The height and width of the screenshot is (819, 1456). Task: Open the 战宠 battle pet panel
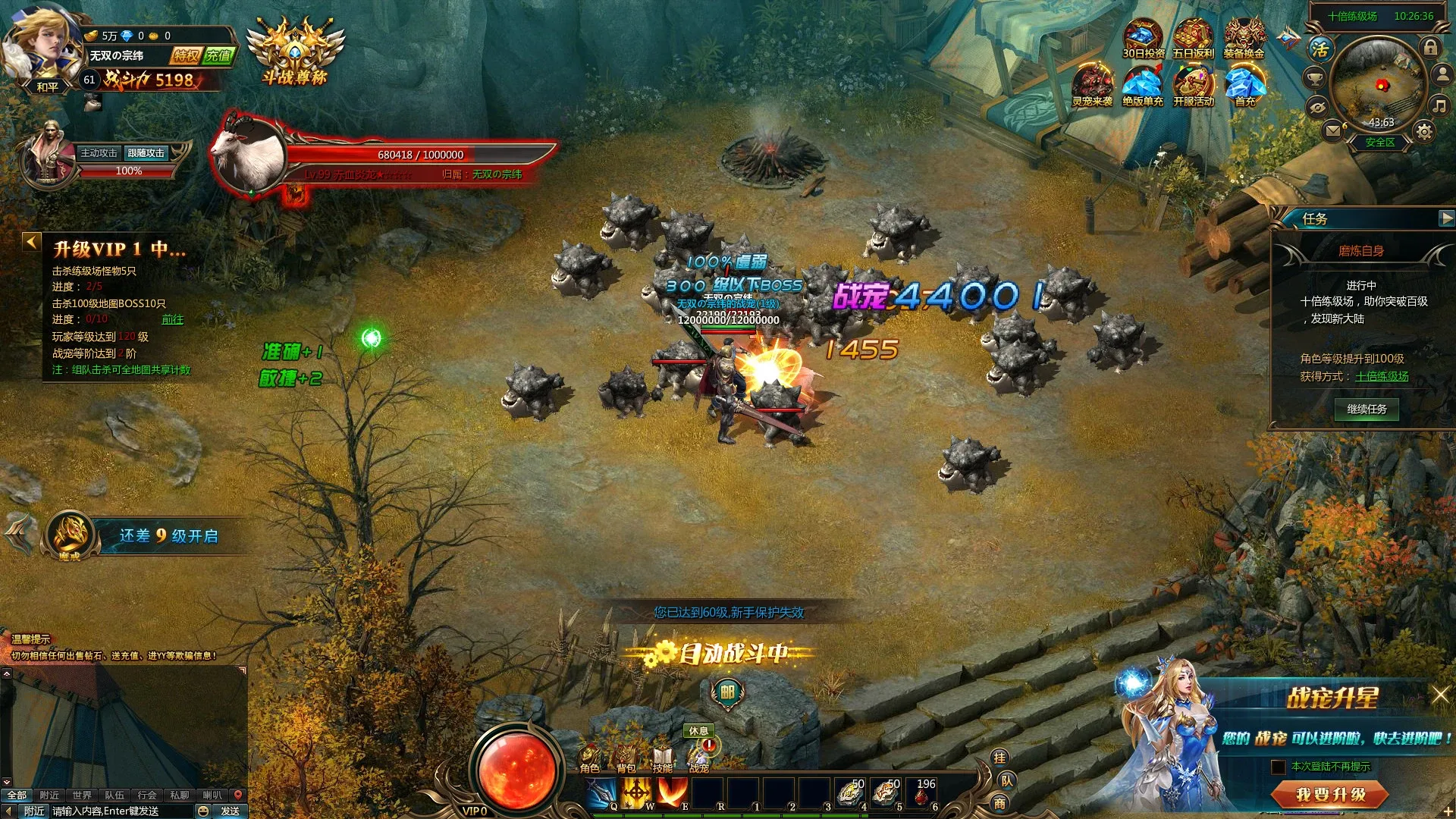[x=697, y=756]
